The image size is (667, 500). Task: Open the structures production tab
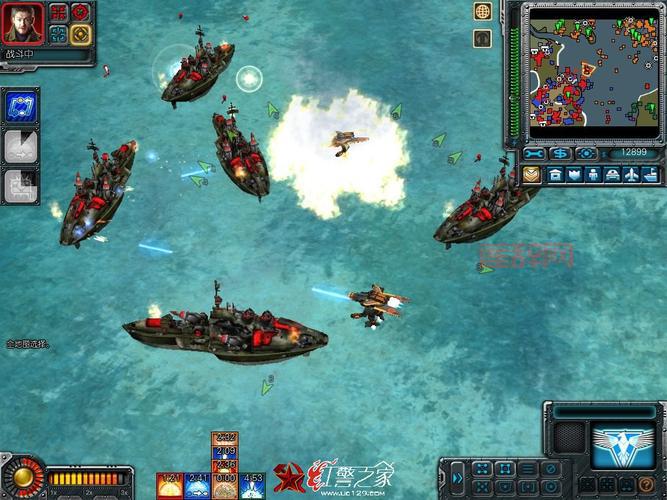[555, 175]
